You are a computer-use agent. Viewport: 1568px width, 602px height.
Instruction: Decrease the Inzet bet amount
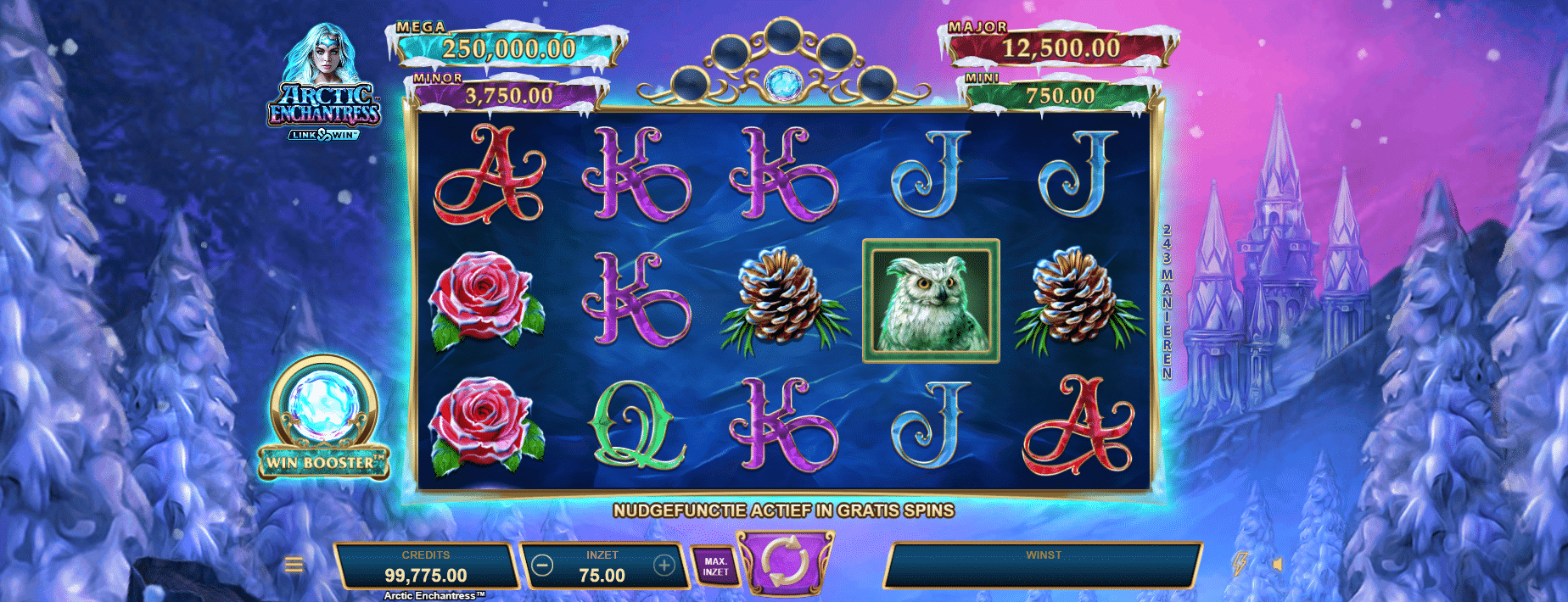[543, 566]
